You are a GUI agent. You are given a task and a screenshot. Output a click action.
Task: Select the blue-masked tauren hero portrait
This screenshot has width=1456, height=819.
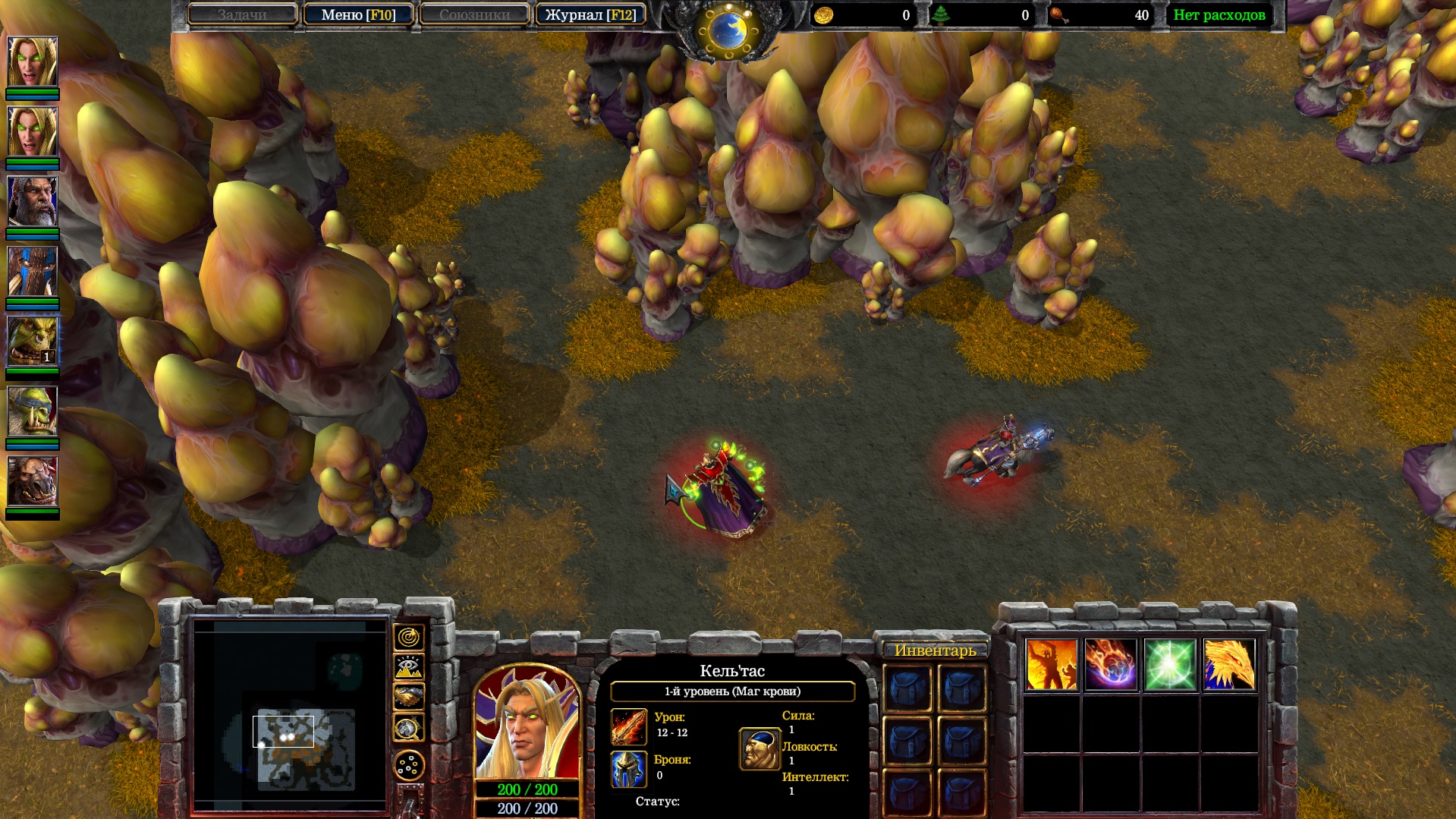pos(33,272)
